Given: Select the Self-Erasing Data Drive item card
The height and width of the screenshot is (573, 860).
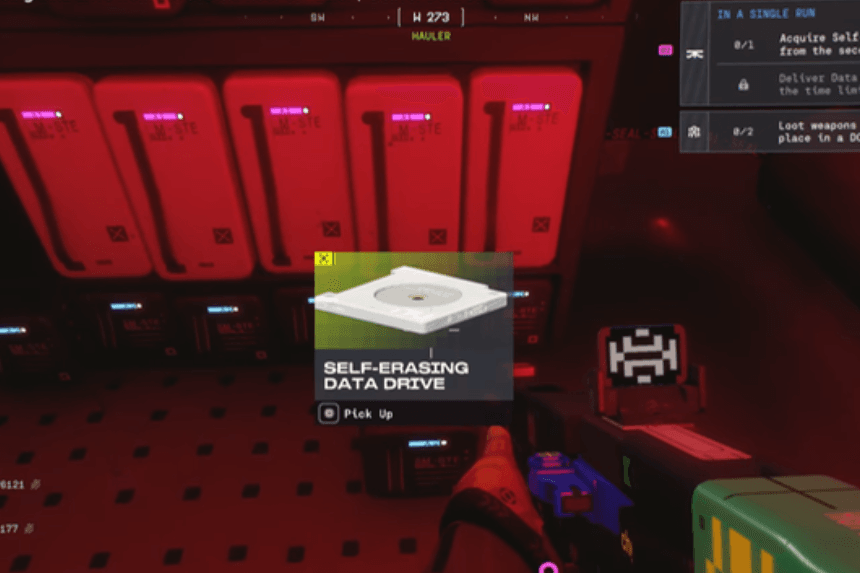Looking at the screenshot, I should 413,324.
